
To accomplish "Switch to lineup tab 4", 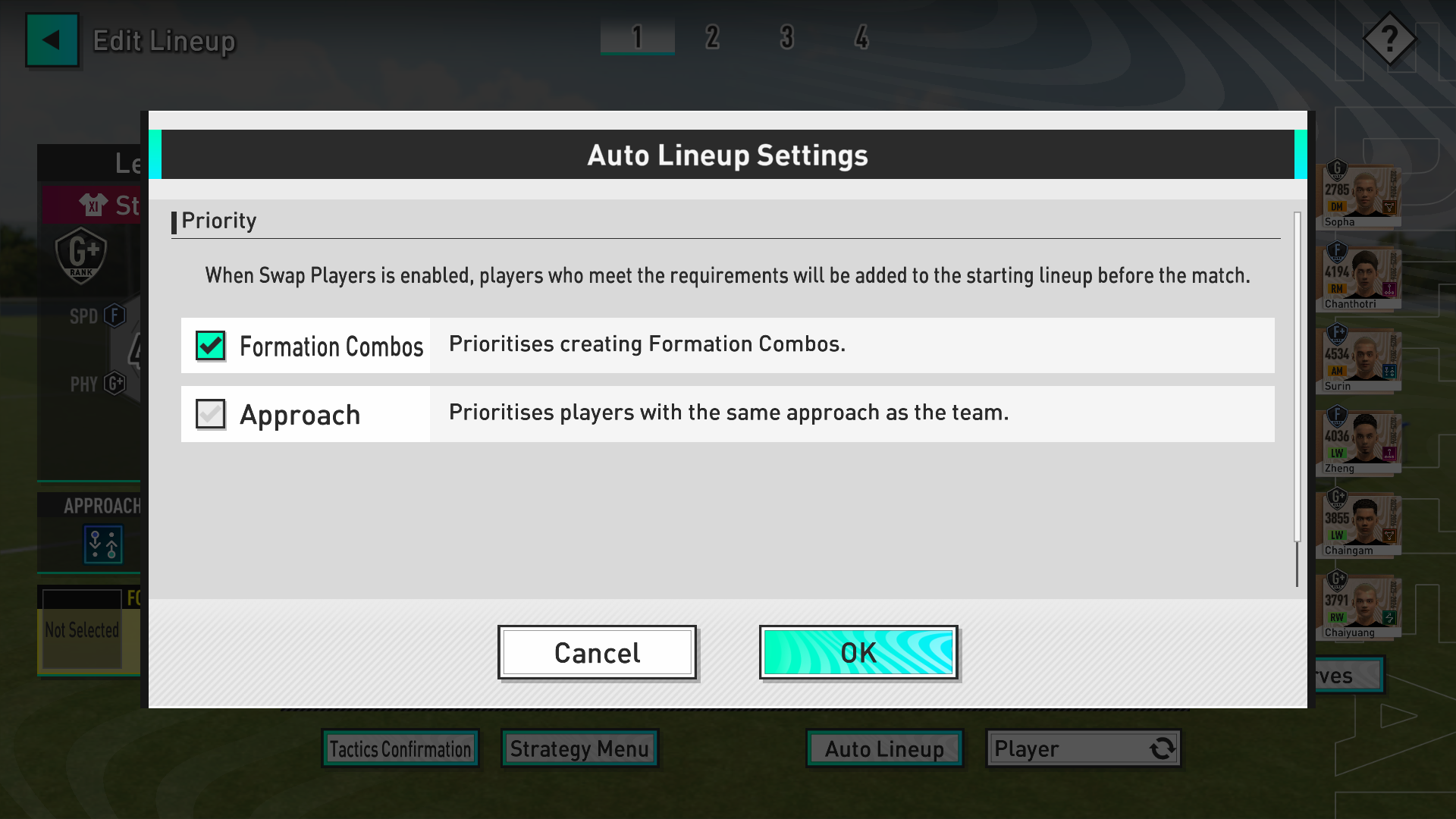I will pyautogui.click(x=861, y=36).
